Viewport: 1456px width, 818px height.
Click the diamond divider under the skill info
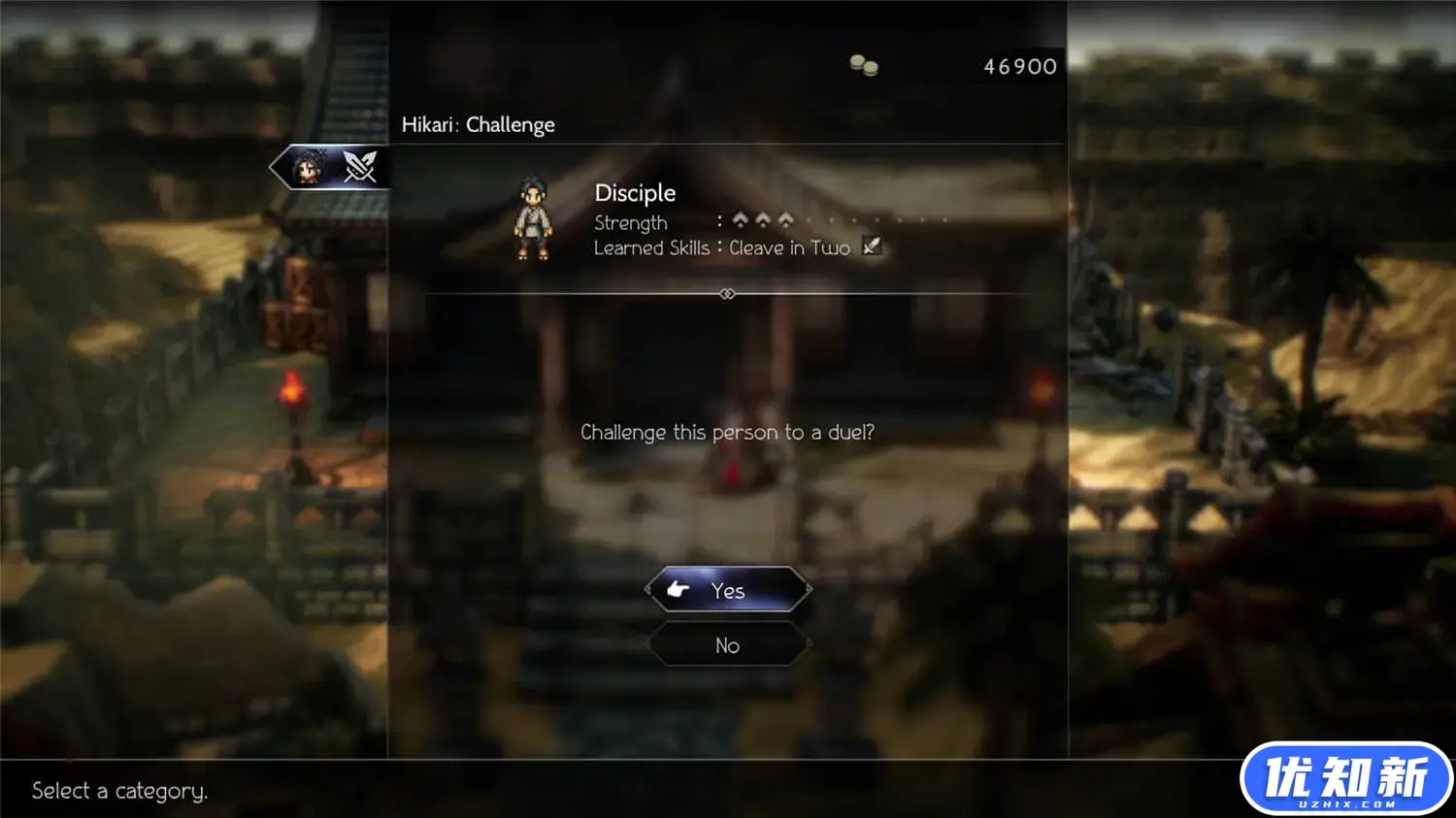coord(727,293)
